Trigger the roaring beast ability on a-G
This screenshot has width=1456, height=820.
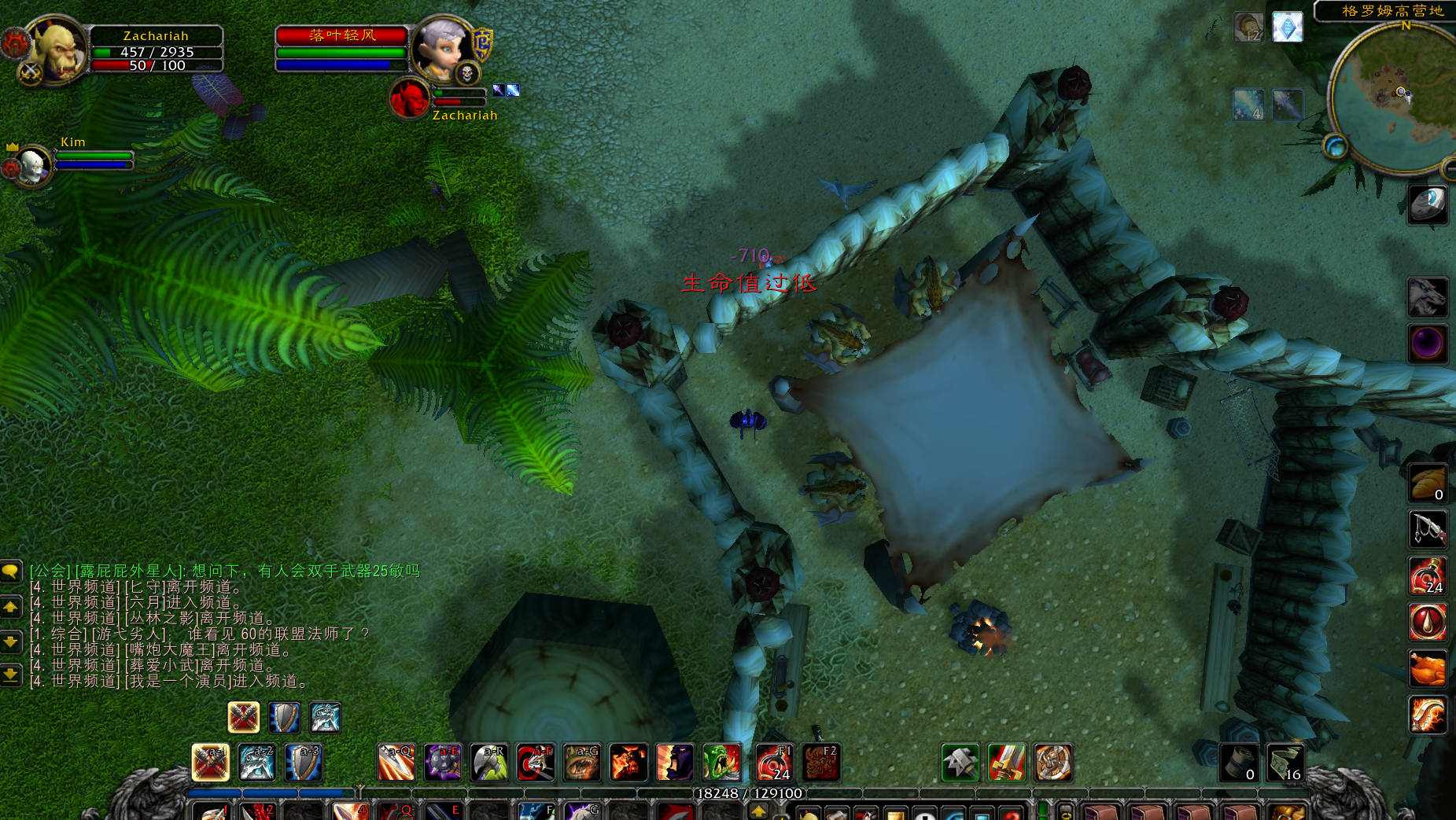point(582,763)
